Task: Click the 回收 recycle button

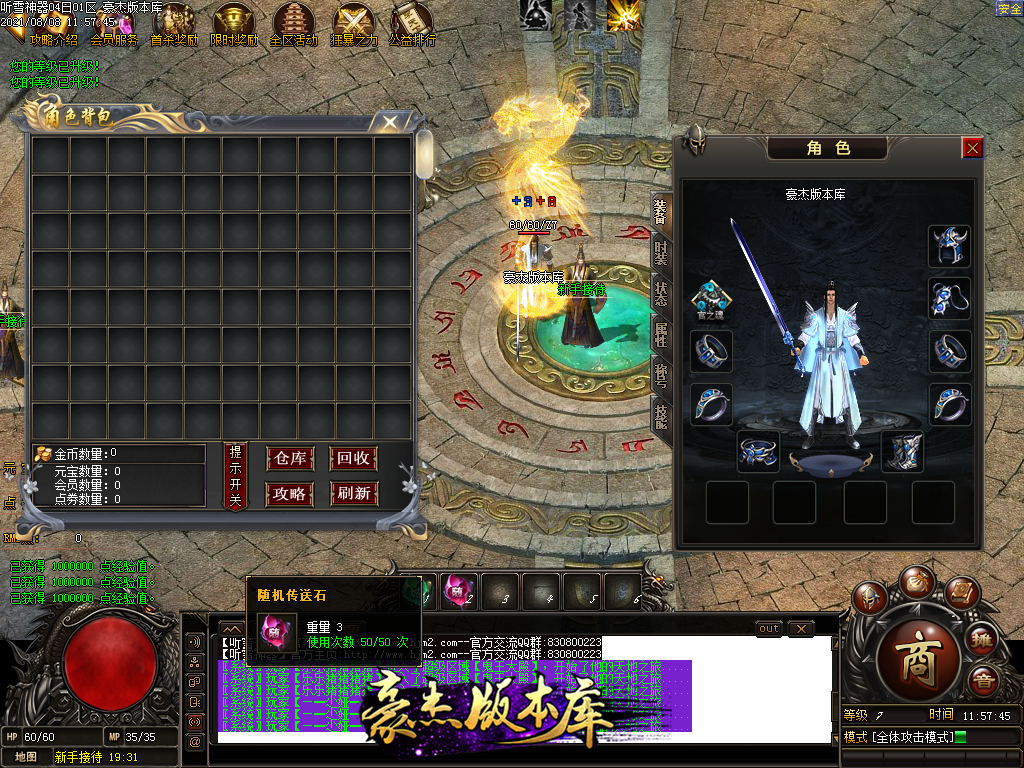Action: (x=354, y=459)
